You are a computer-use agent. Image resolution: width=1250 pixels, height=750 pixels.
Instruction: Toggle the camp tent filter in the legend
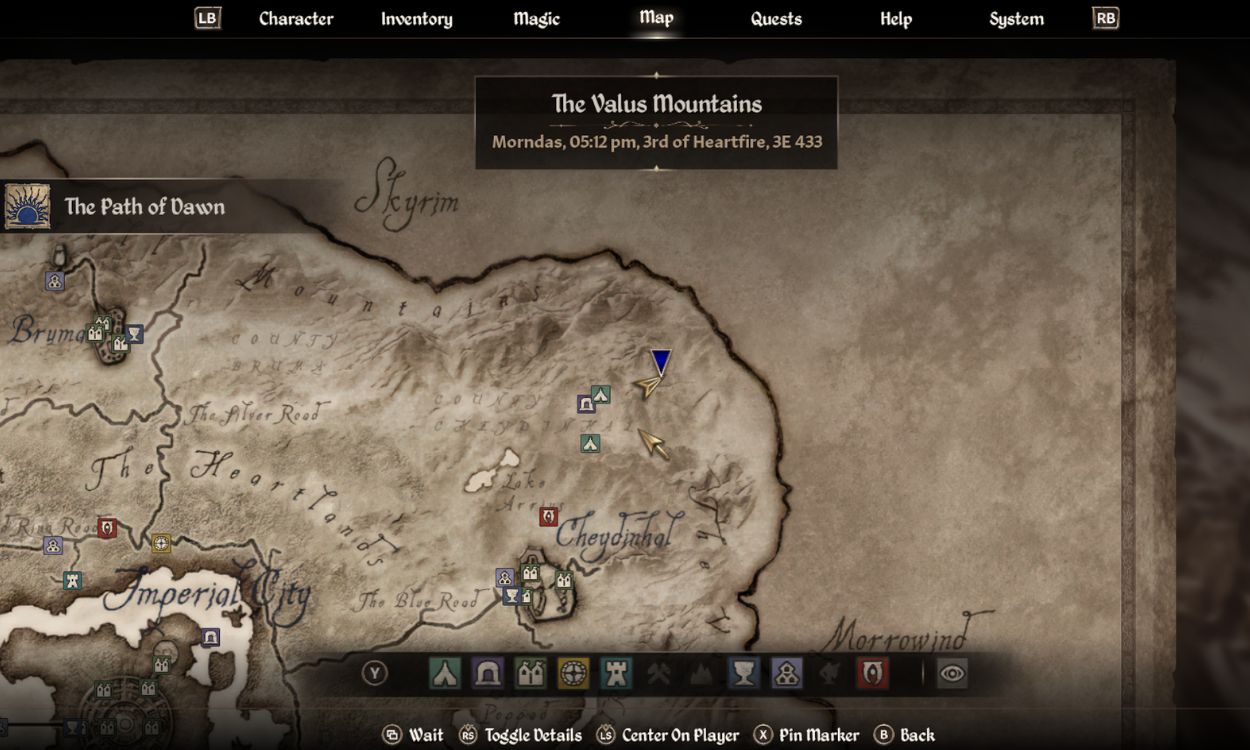[x=445, y=673]
